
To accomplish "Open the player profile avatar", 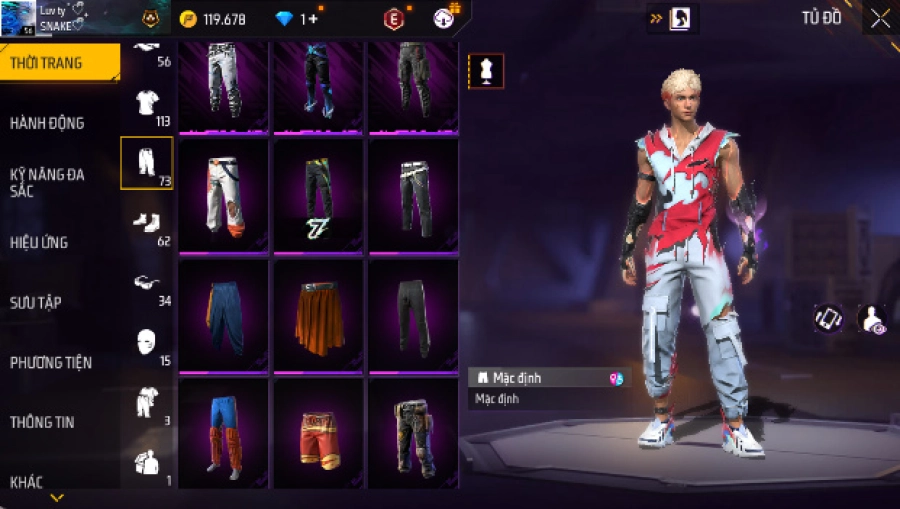I will 18,18.
